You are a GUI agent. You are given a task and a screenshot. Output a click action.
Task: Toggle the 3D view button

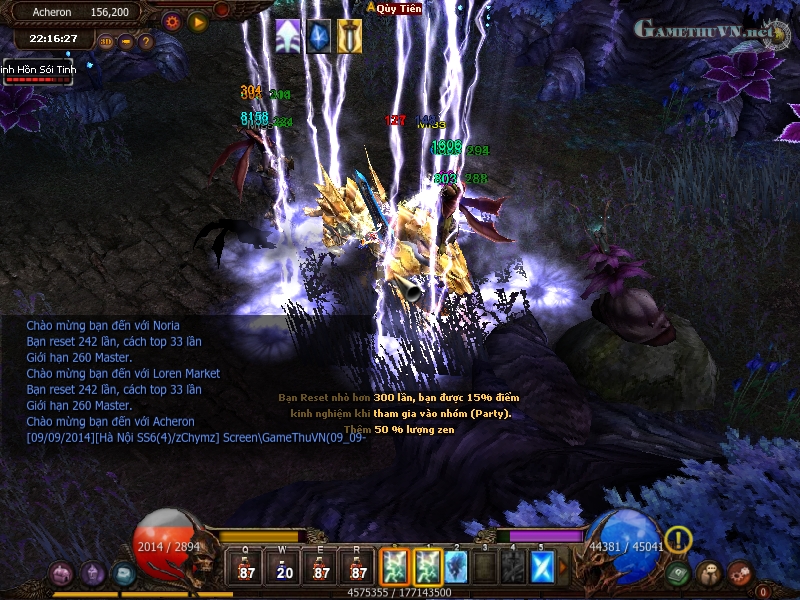point(106,42)
